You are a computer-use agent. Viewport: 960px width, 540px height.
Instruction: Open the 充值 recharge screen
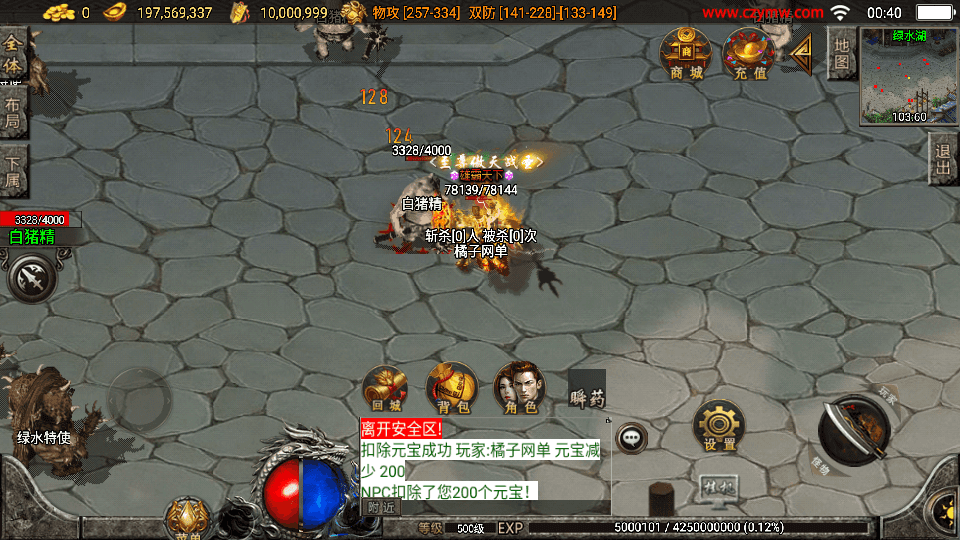pyautogui.click(x=750, y=53)
